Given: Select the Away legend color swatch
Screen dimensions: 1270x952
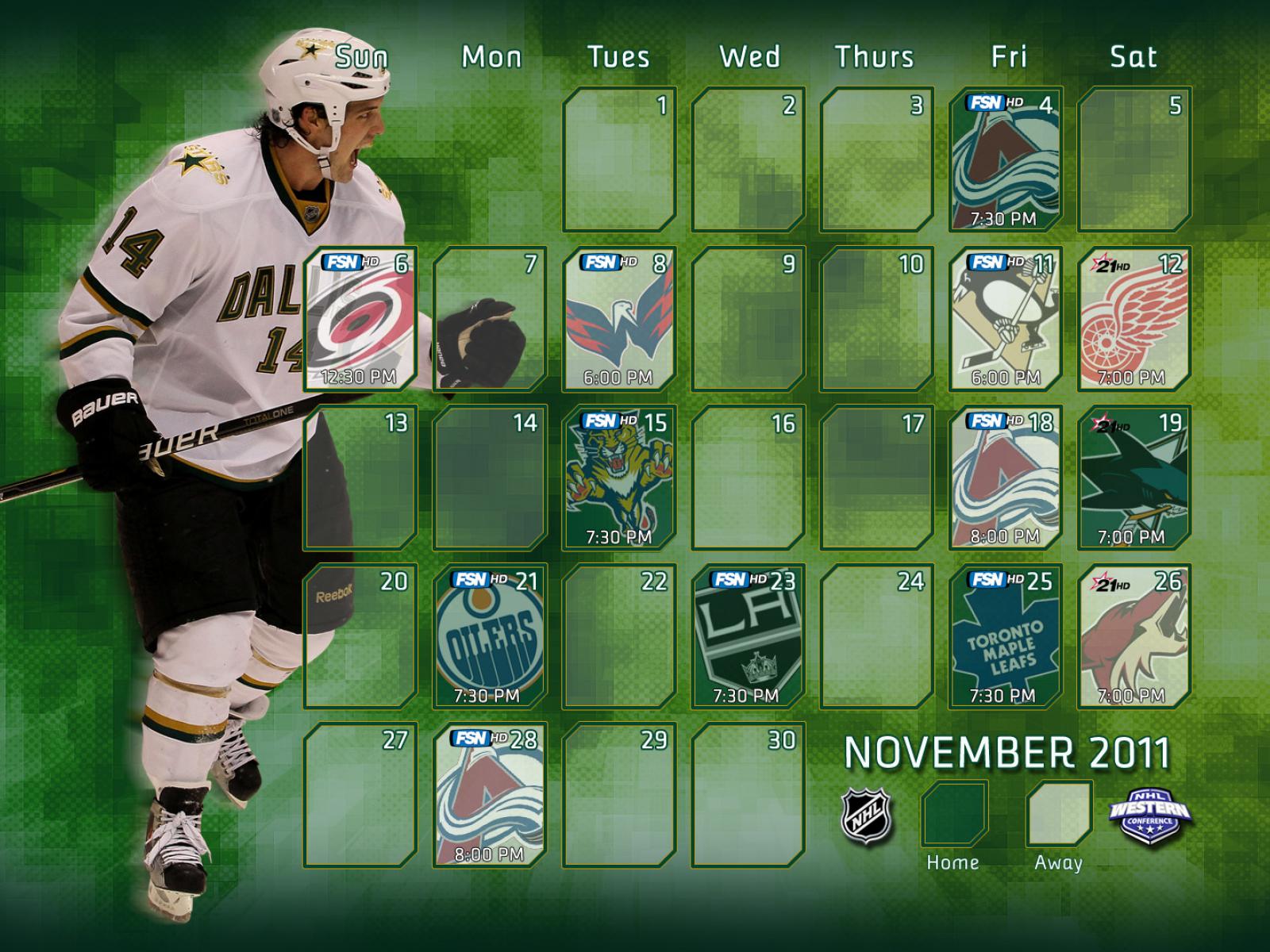Looking at the screenshot, I should tap(1060, 815).
